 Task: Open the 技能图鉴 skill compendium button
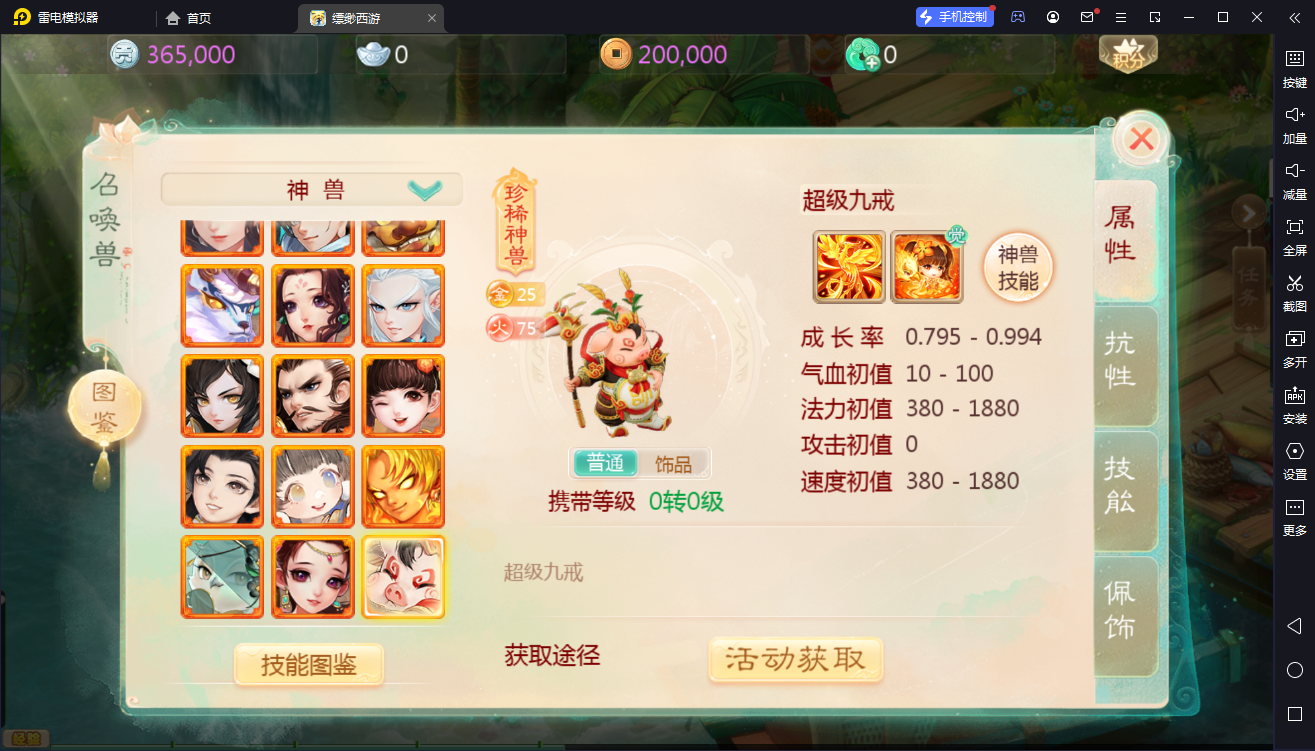point(308,663)
